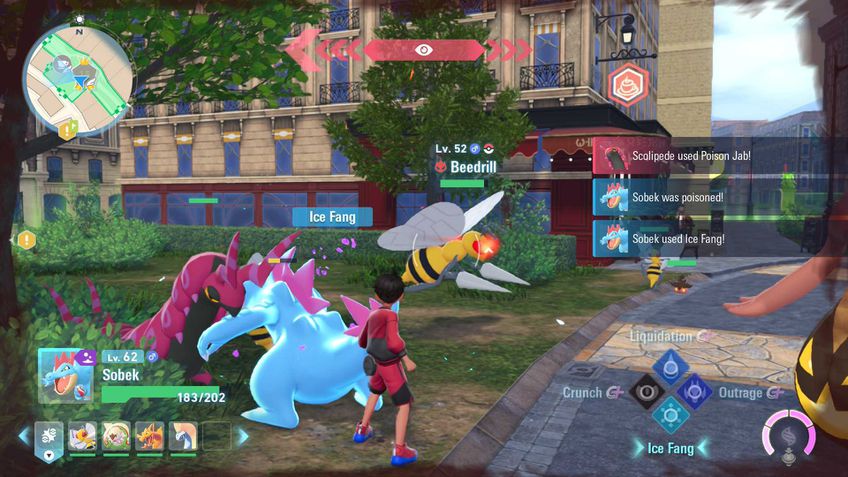Click the yellow quest marker below minimap
This screenshot has height=477, width=848.
click(x=67, y=129)
